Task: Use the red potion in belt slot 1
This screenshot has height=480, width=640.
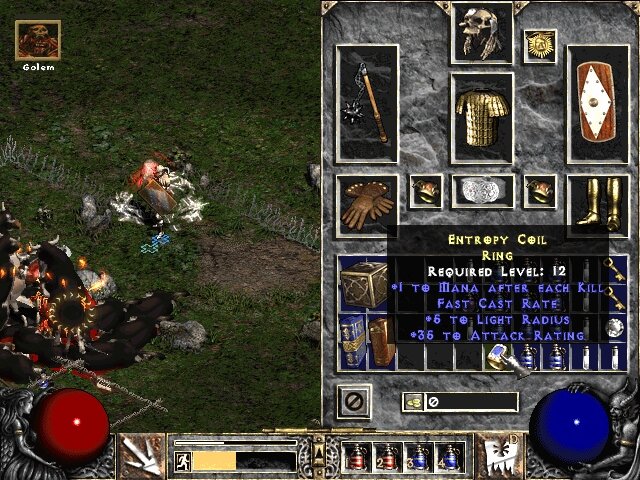Action: click(356, 457)
